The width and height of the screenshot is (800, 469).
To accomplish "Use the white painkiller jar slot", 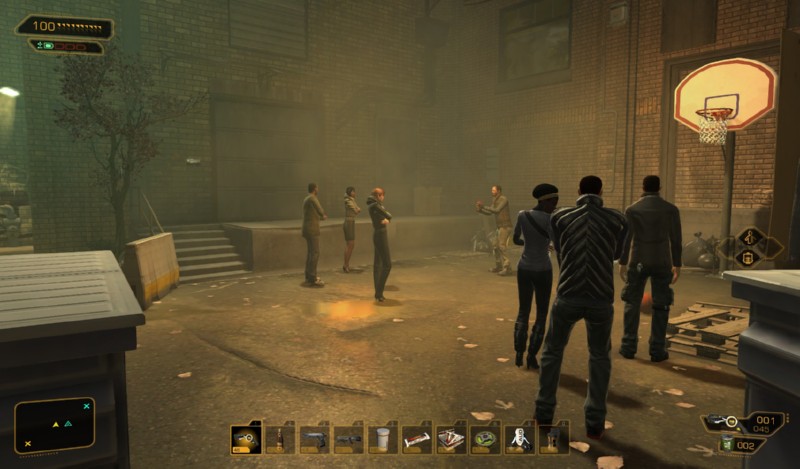I will coord(382,439).
